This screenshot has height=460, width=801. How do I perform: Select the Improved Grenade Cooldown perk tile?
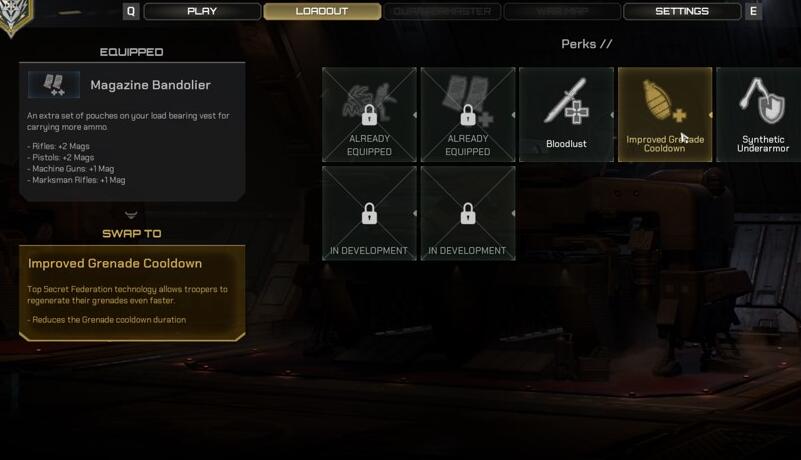pos(664,114)
